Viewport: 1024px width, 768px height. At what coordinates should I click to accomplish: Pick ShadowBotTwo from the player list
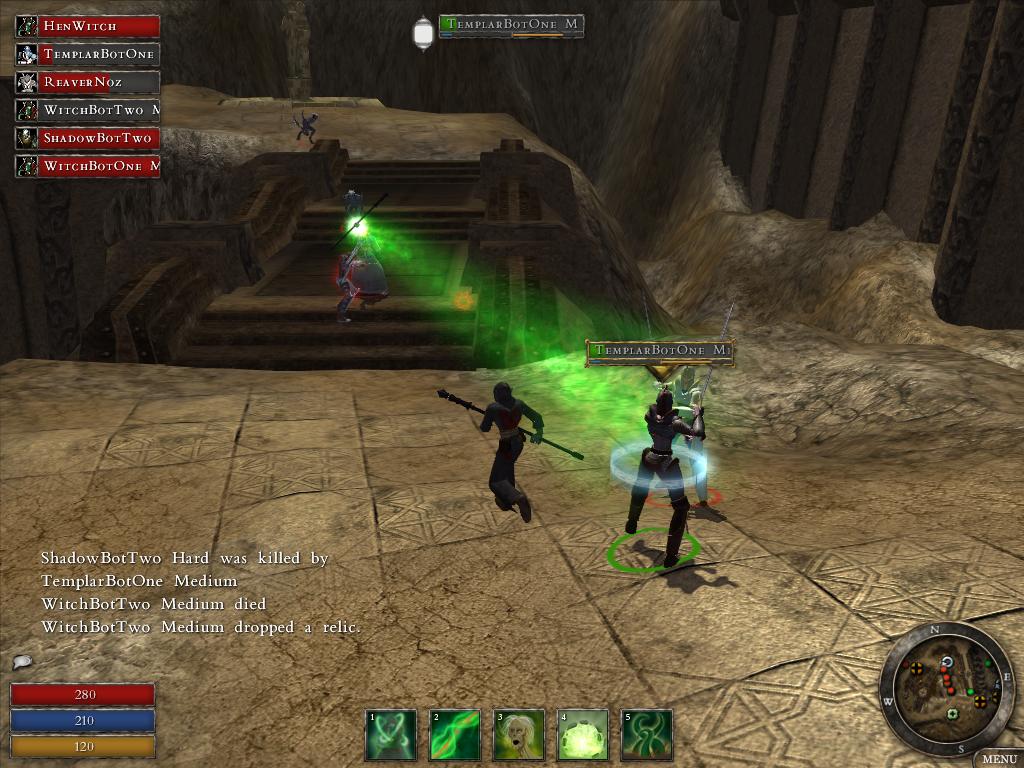(x=88, y=138)
